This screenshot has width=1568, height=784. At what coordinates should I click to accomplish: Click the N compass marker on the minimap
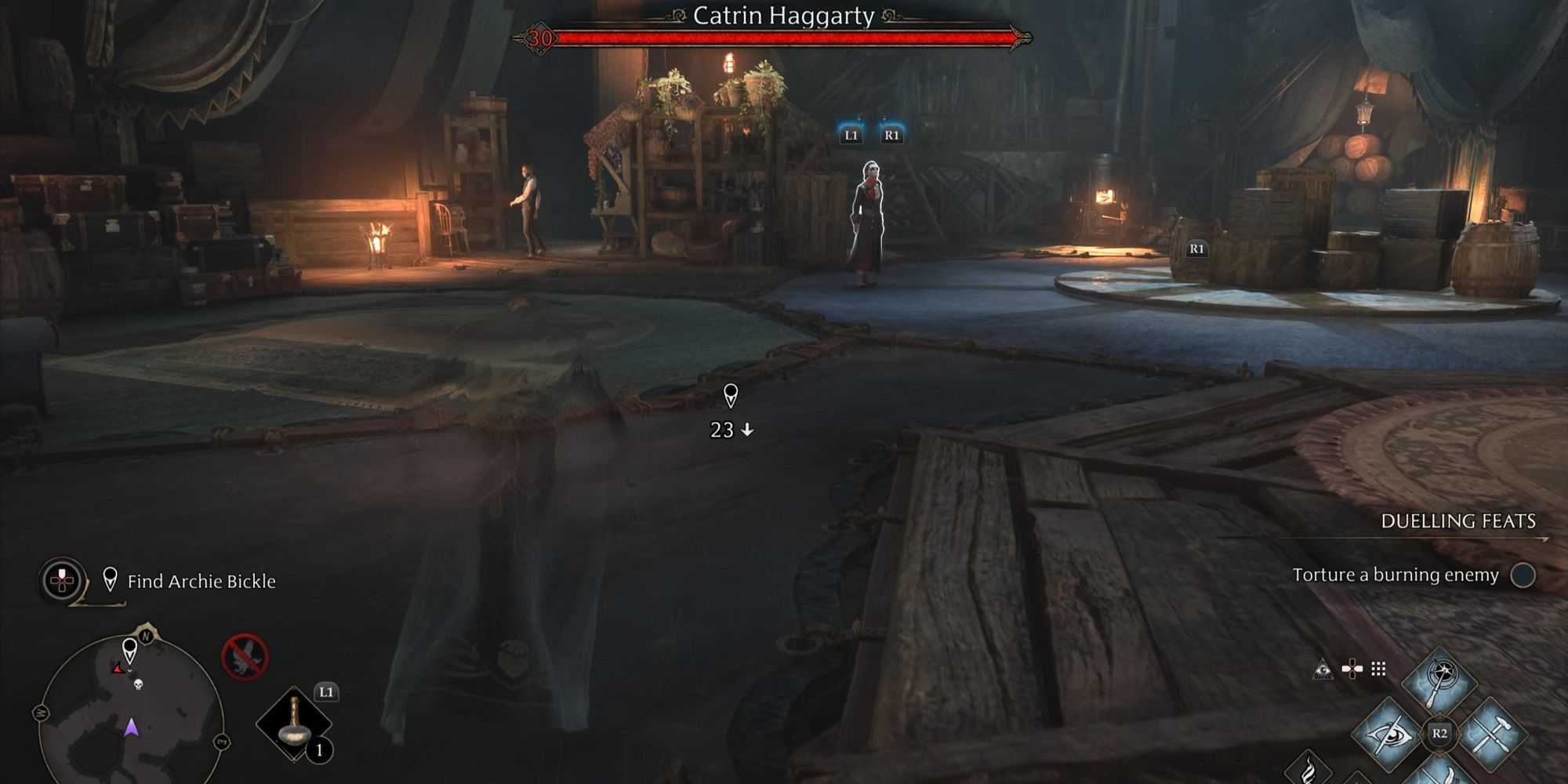click(x=145, y=636)
